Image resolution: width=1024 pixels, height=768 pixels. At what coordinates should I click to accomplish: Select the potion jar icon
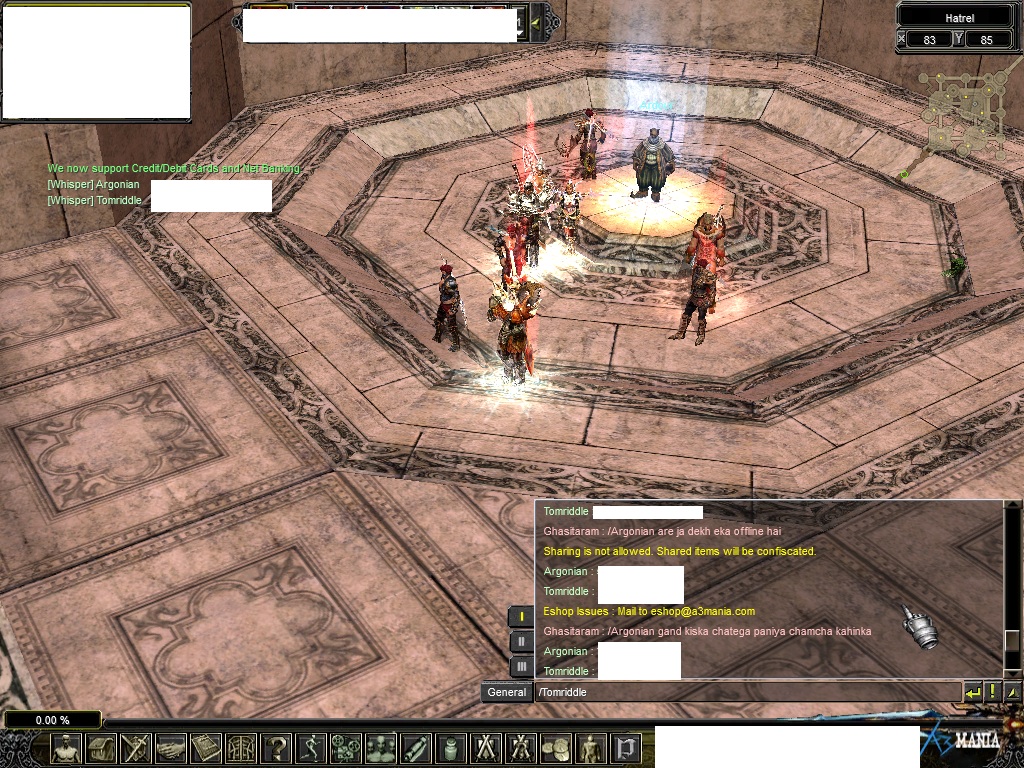coord(451,748)
